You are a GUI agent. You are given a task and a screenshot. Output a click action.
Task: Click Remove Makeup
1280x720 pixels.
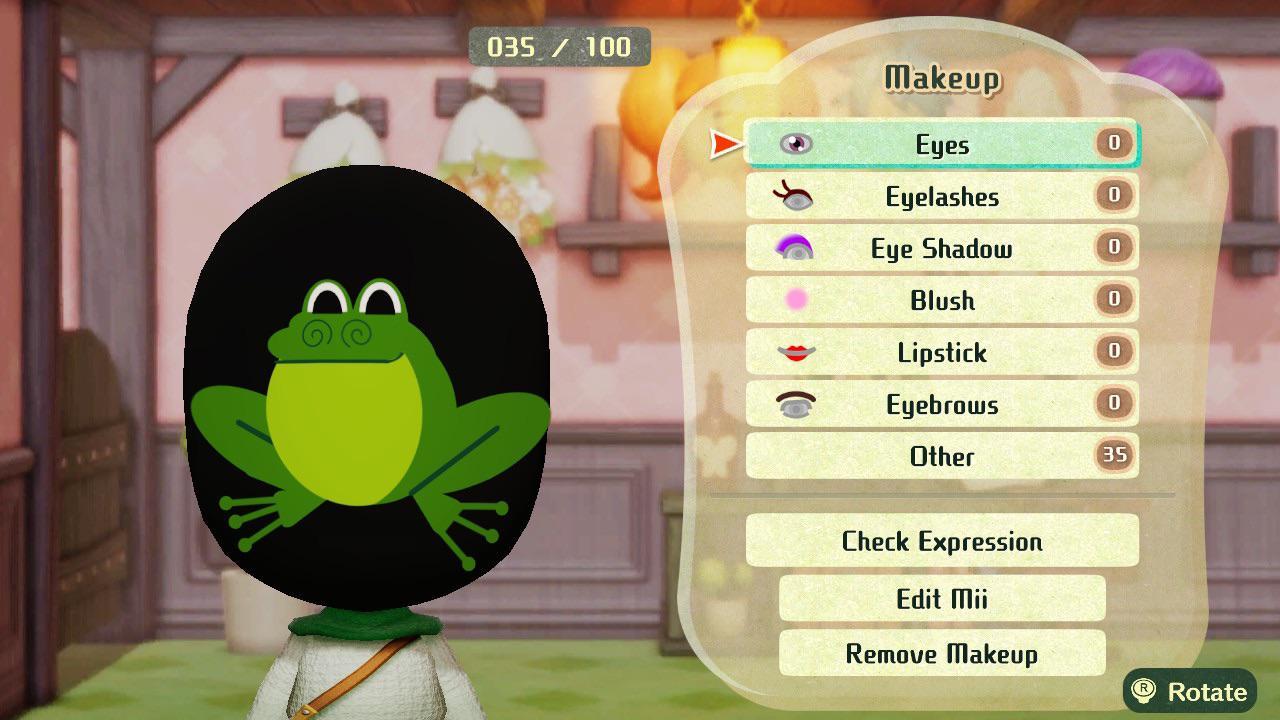tap(940, 654)
